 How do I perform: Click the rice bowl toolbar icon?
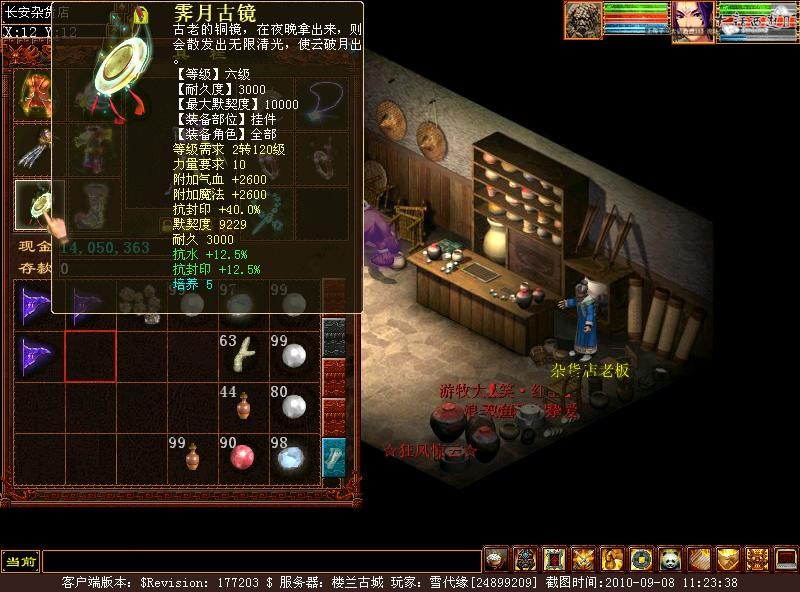496,559
